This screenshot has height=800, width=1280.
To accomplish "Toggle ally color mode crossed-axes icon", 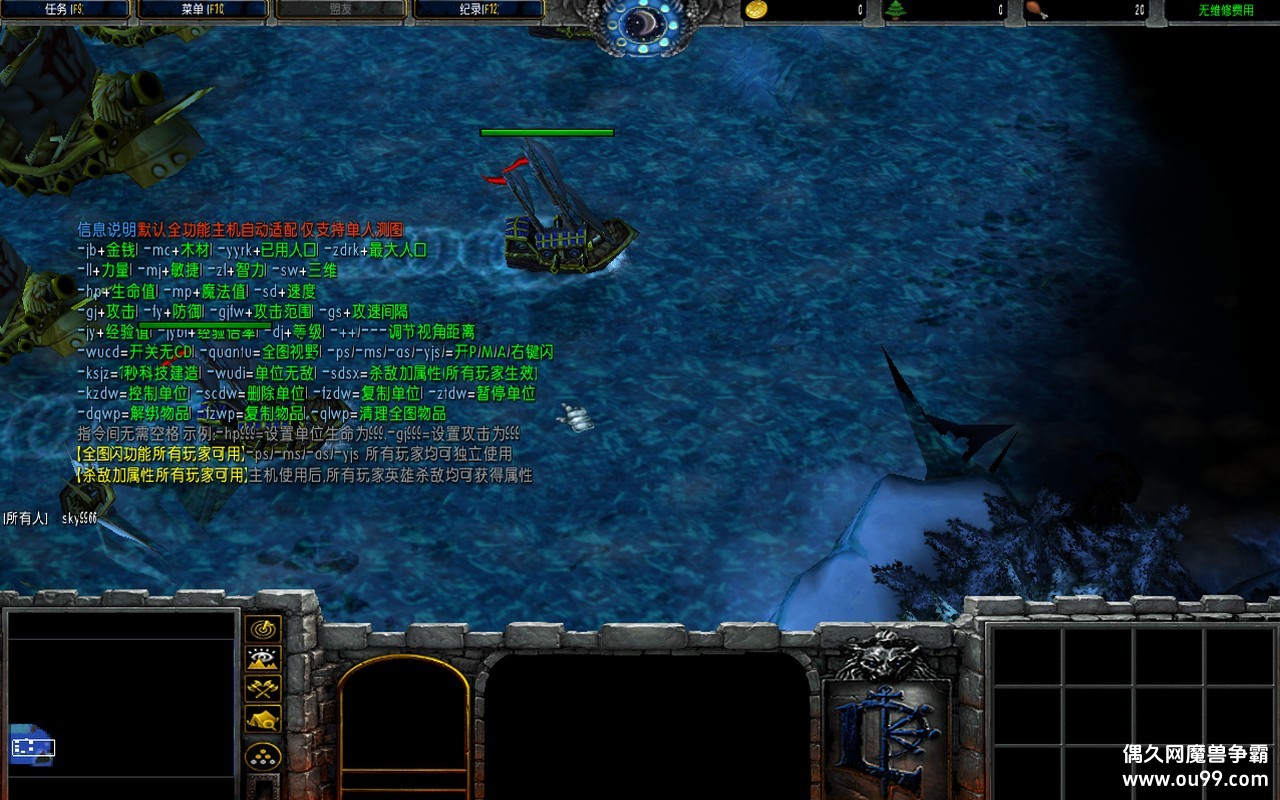I will coord(263,689).
